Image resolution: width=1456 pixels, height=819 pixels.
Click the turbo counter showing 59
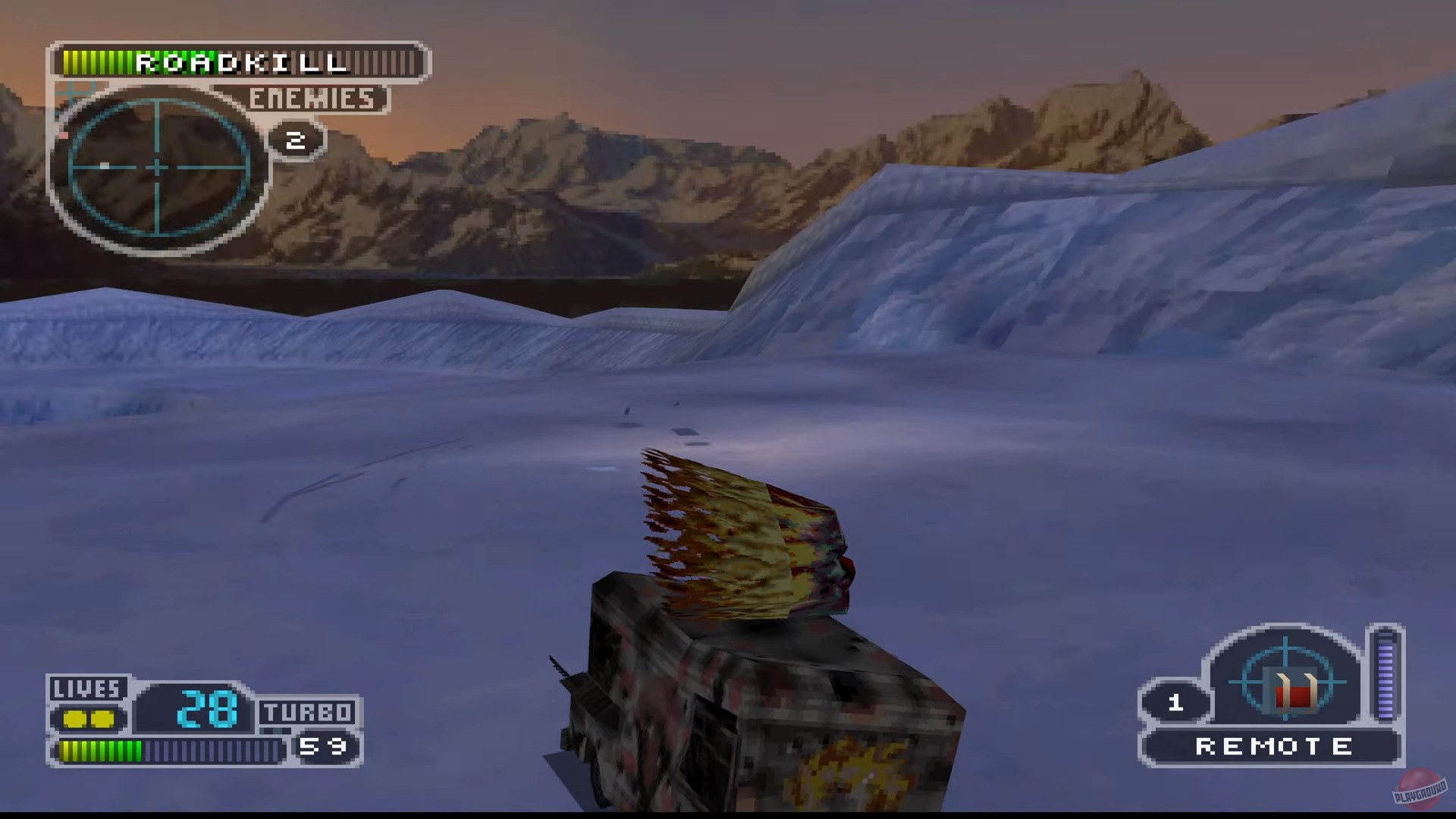[328, 745]
